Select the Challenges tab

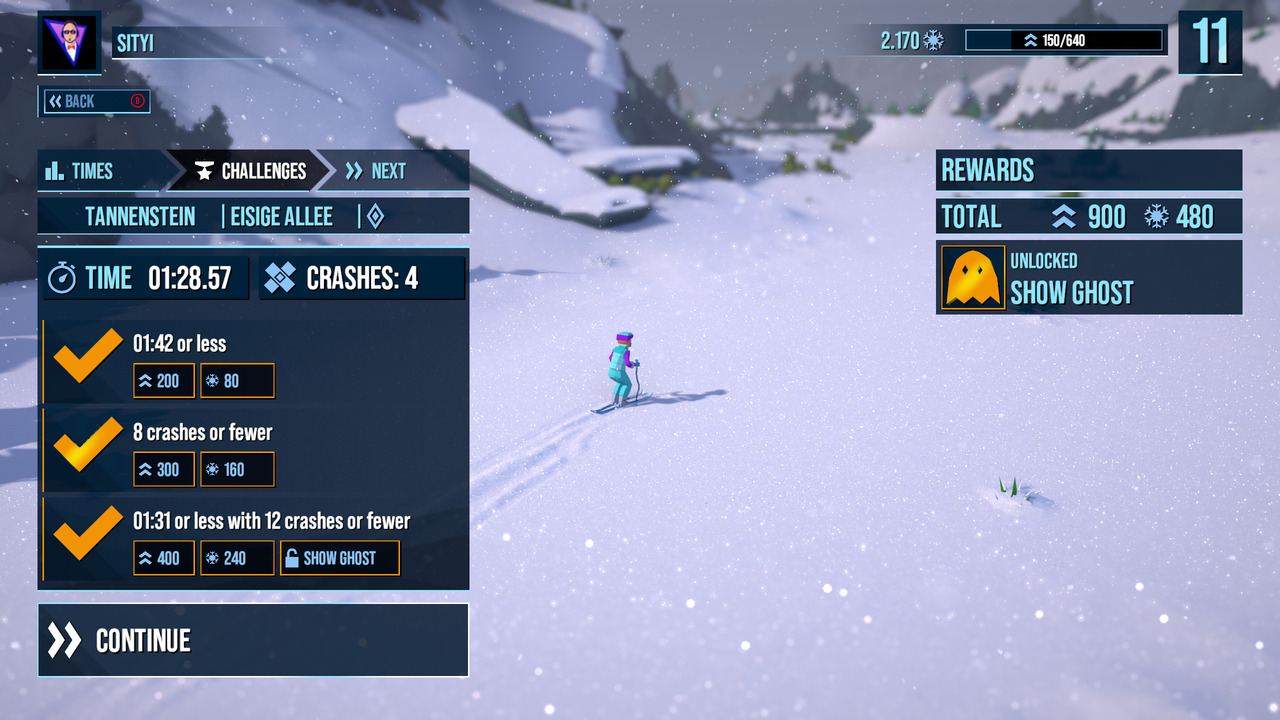click(250, 171)
